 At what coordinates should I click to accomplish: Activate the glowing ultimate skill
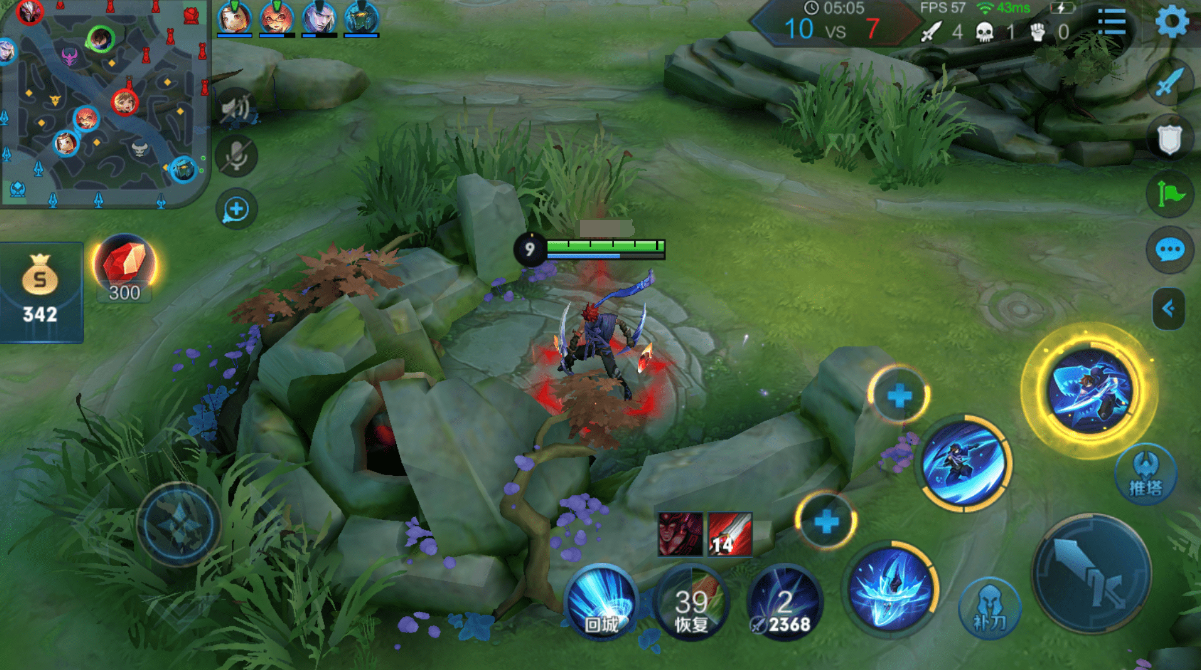point(1089,390)
